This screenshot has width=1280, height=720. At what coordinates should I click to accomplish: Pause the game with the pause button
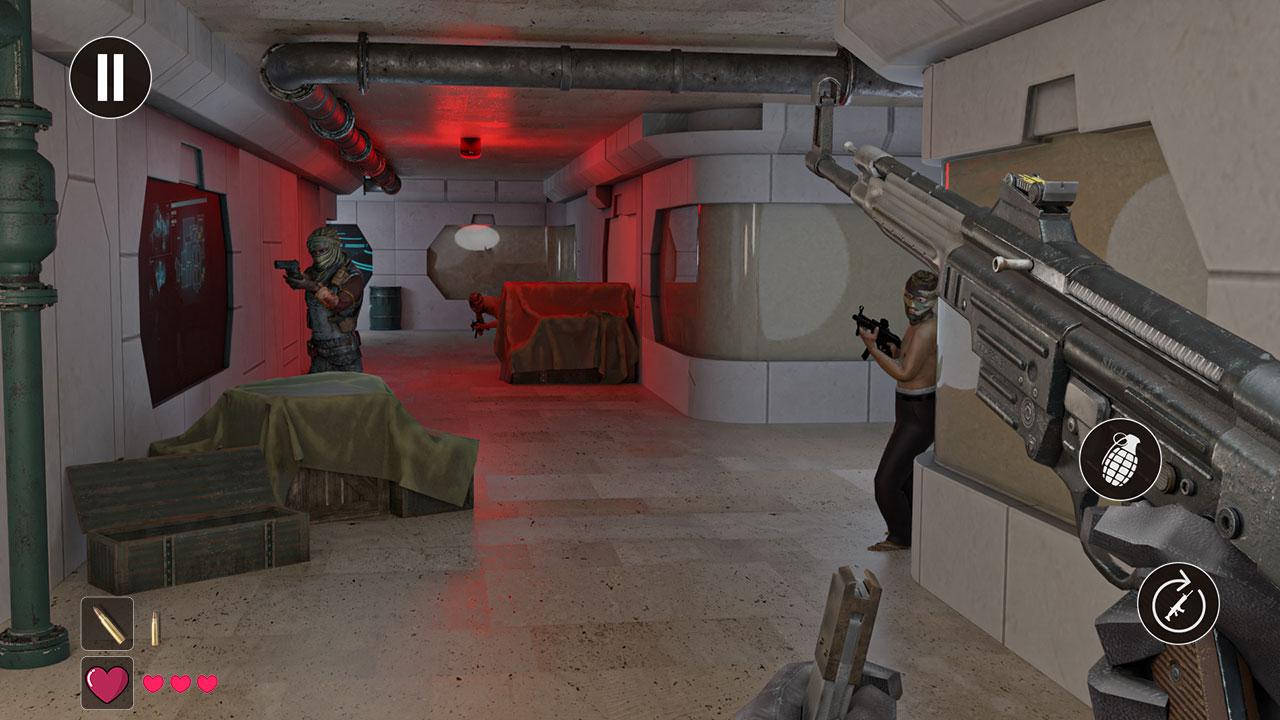(110, 77)
